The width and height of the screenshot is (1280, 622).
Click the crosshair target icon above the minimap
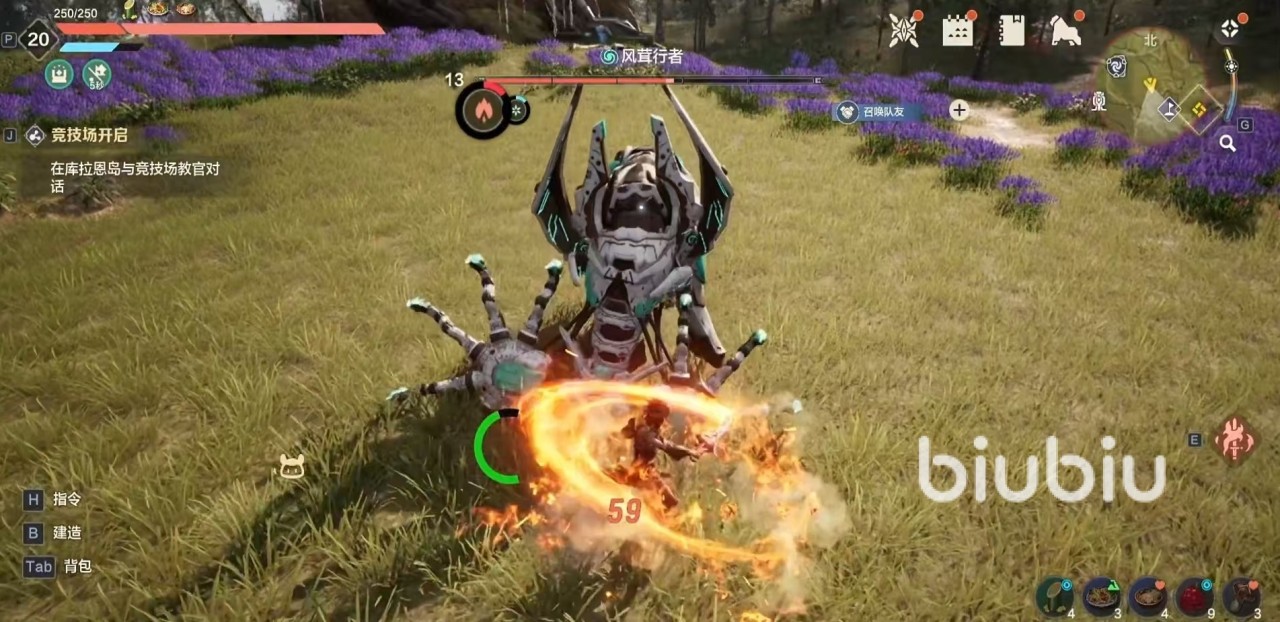click(x=1229, y=29)
